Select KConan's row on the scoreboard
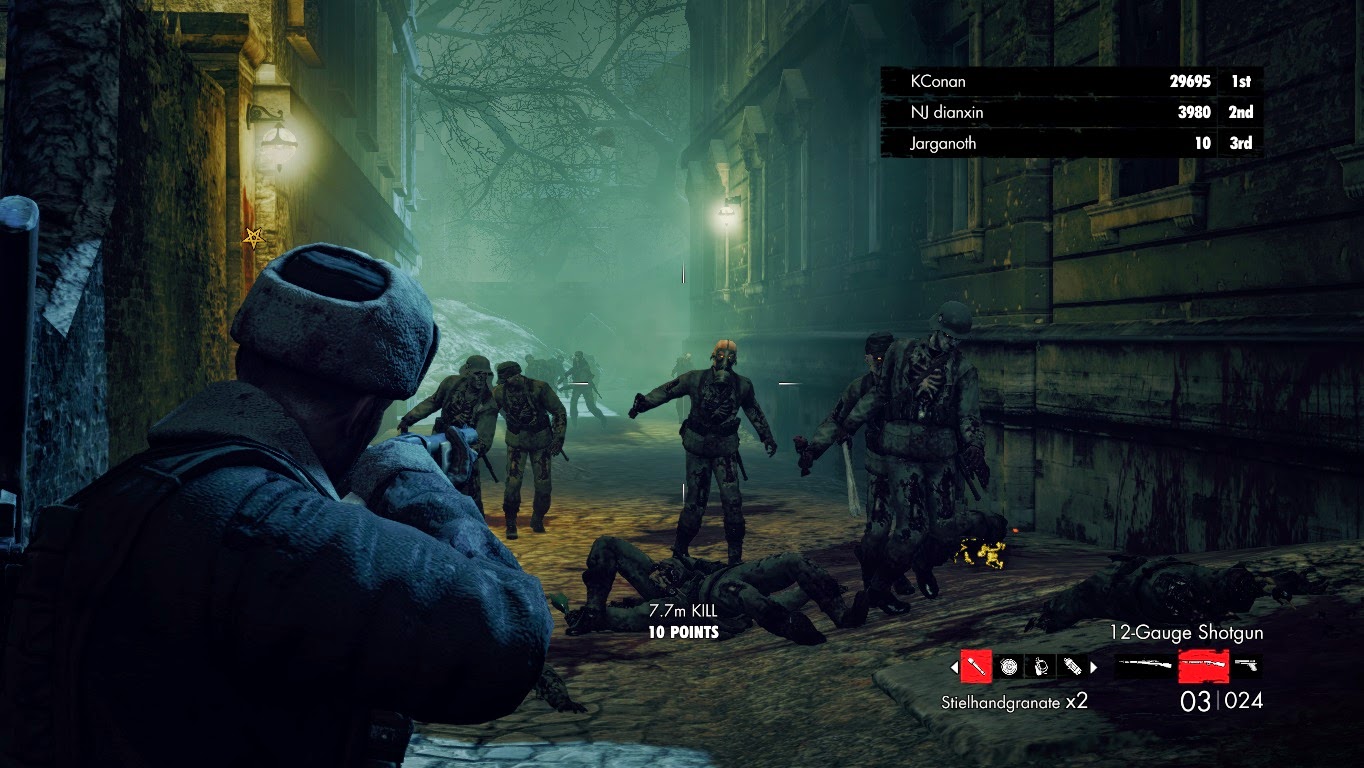The width and height of the screenshot is (1364, 768). (x=1066, y=81)
